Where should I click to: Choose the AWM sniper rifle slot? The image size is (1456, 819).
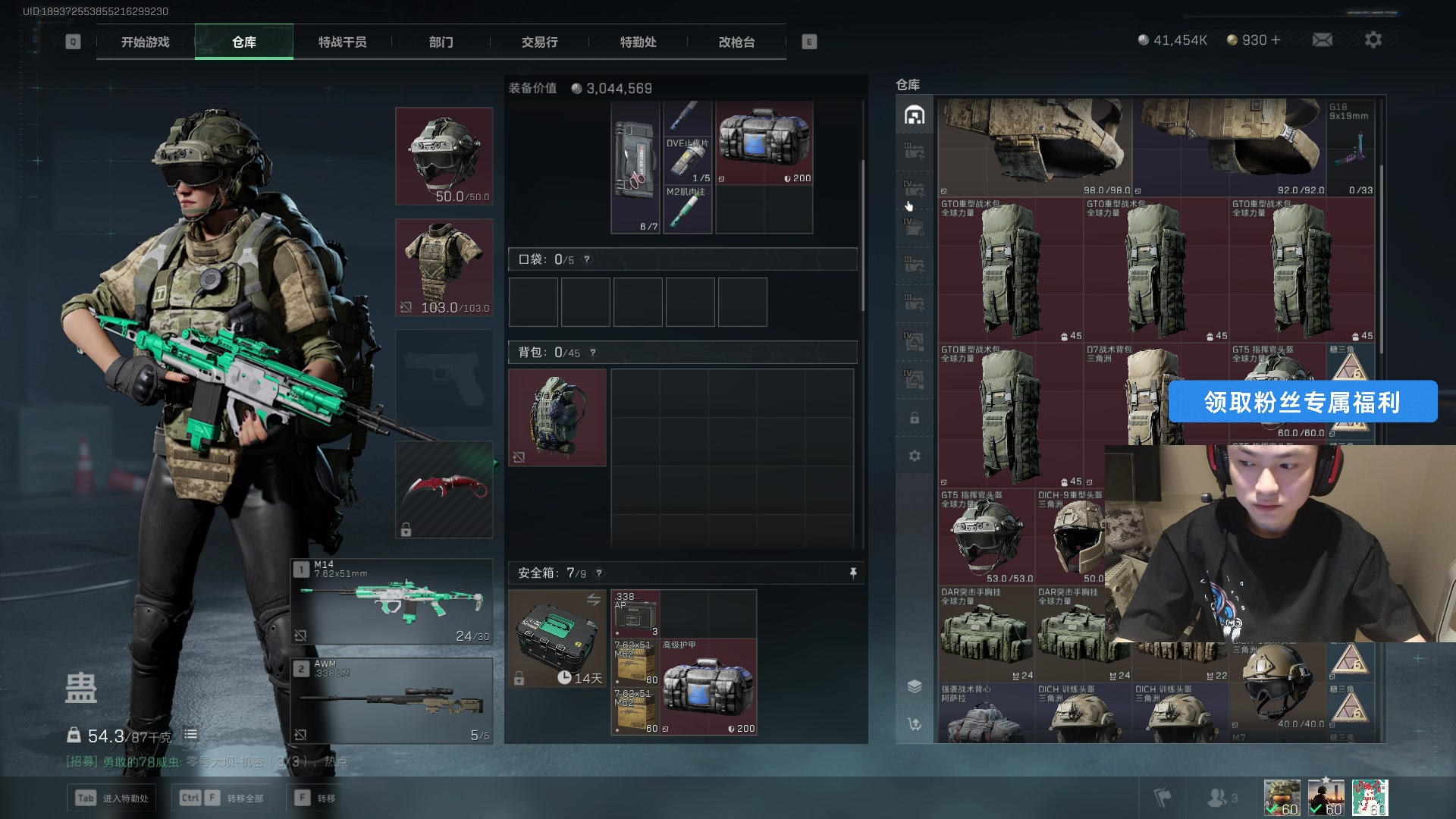tap(392, 701)
